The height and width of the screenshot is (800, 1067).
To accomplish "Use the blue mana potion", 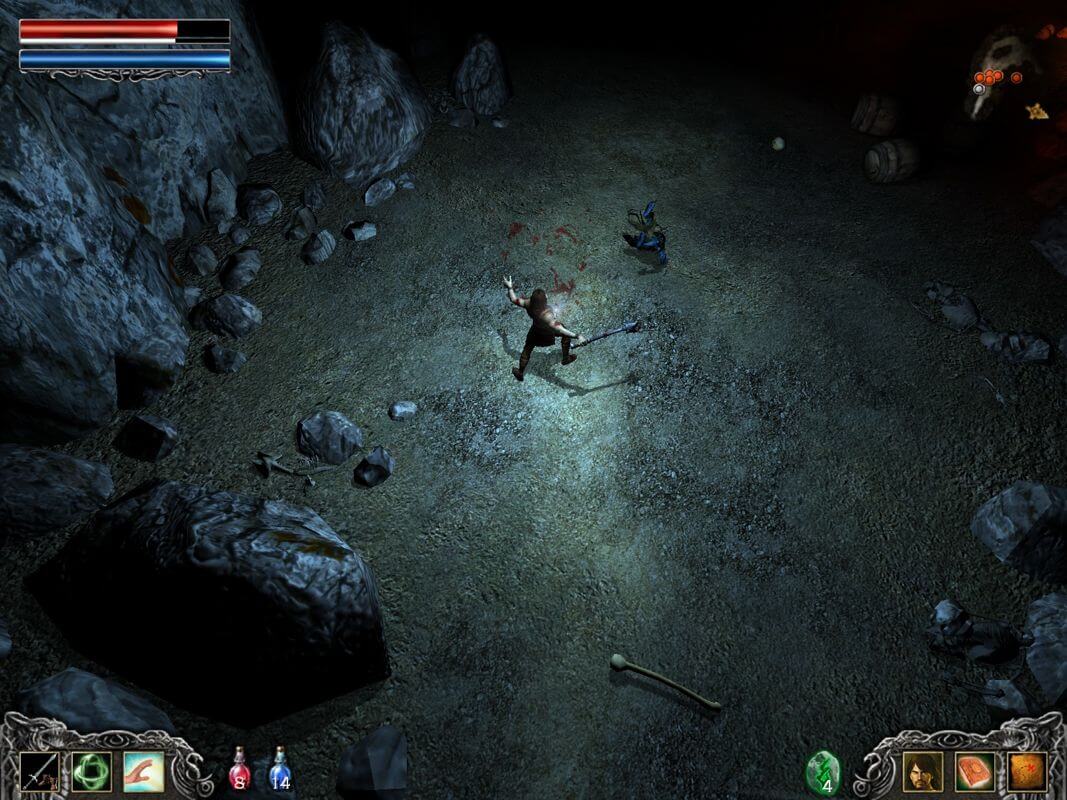I will (281, 771).
